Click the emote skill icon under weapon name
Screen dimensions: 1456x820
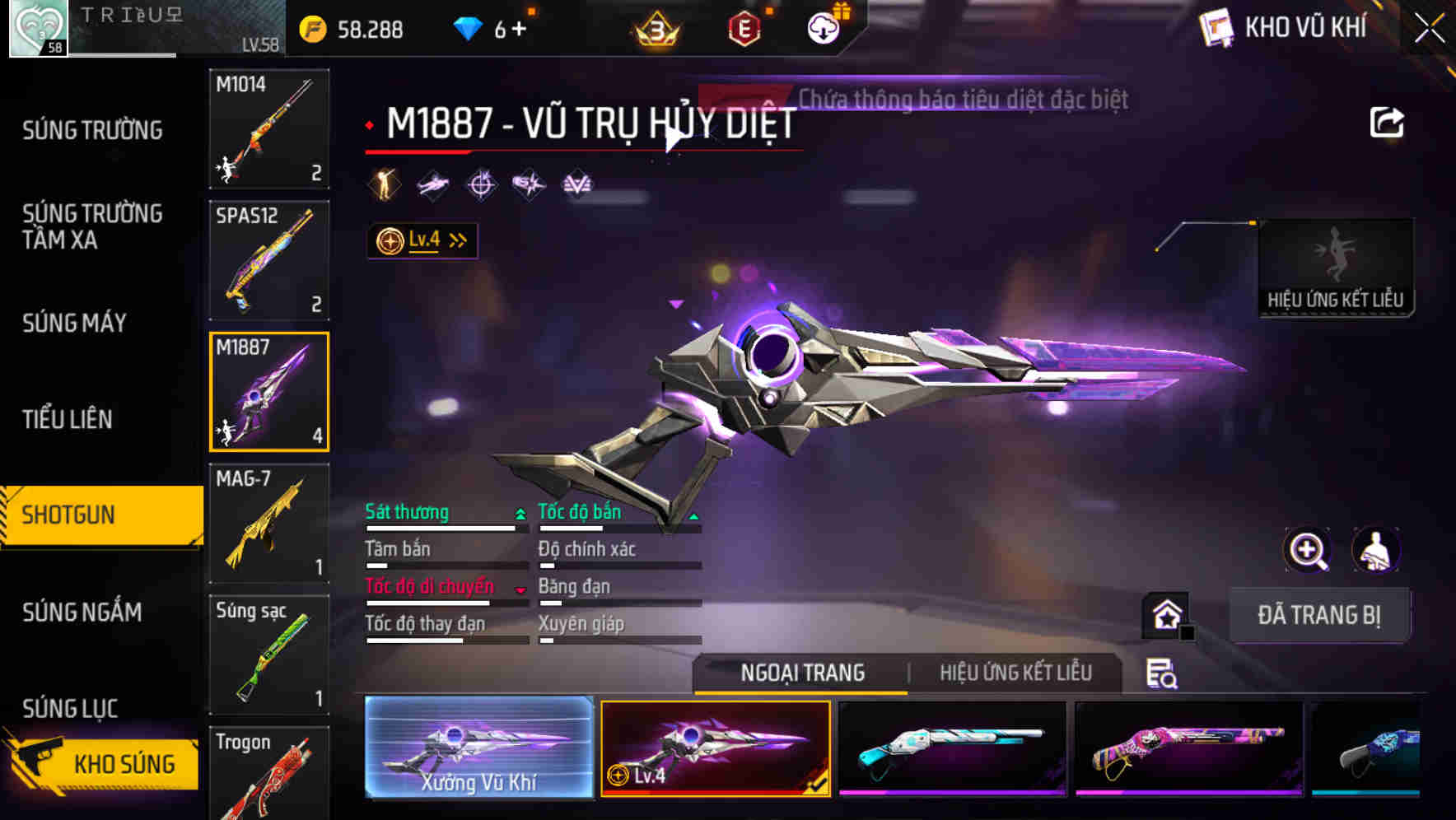click(x=382, y=184)
